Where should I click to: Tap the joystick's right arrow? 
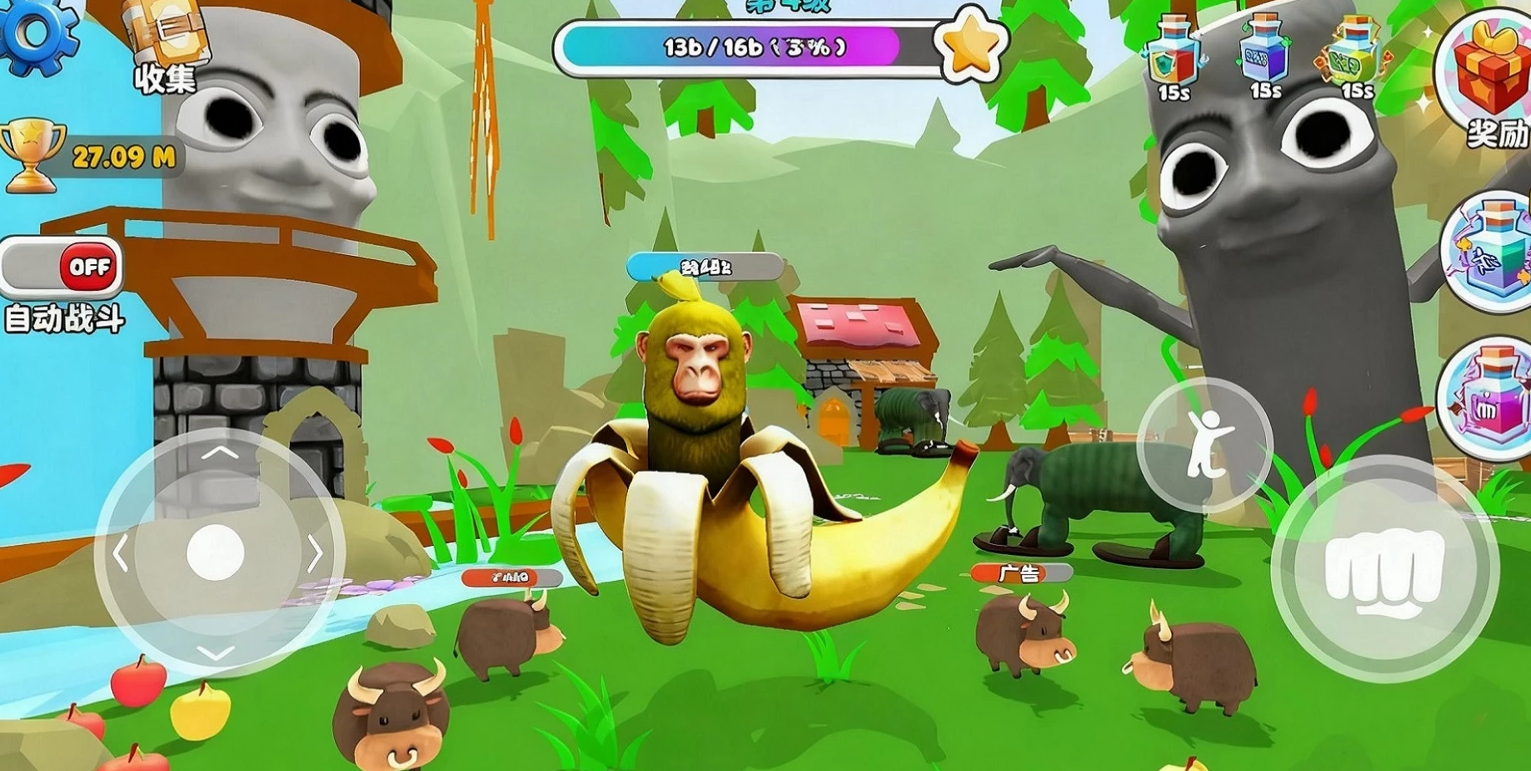315,553
